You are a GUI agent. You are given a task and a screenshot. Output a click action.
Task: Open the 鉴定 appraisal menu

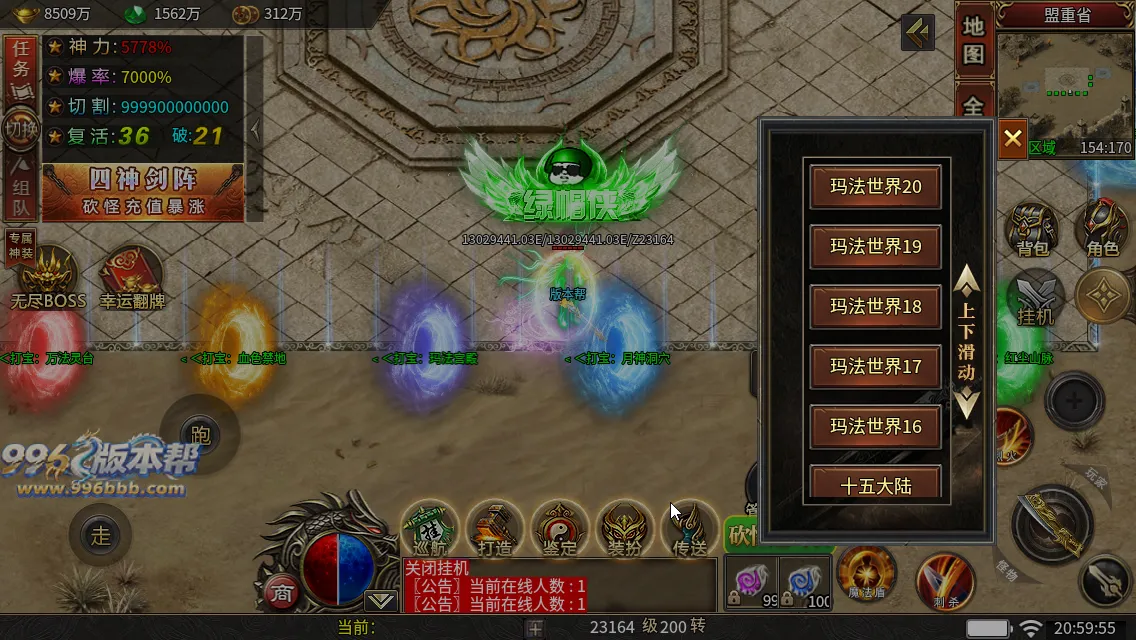tap(560, 528)
